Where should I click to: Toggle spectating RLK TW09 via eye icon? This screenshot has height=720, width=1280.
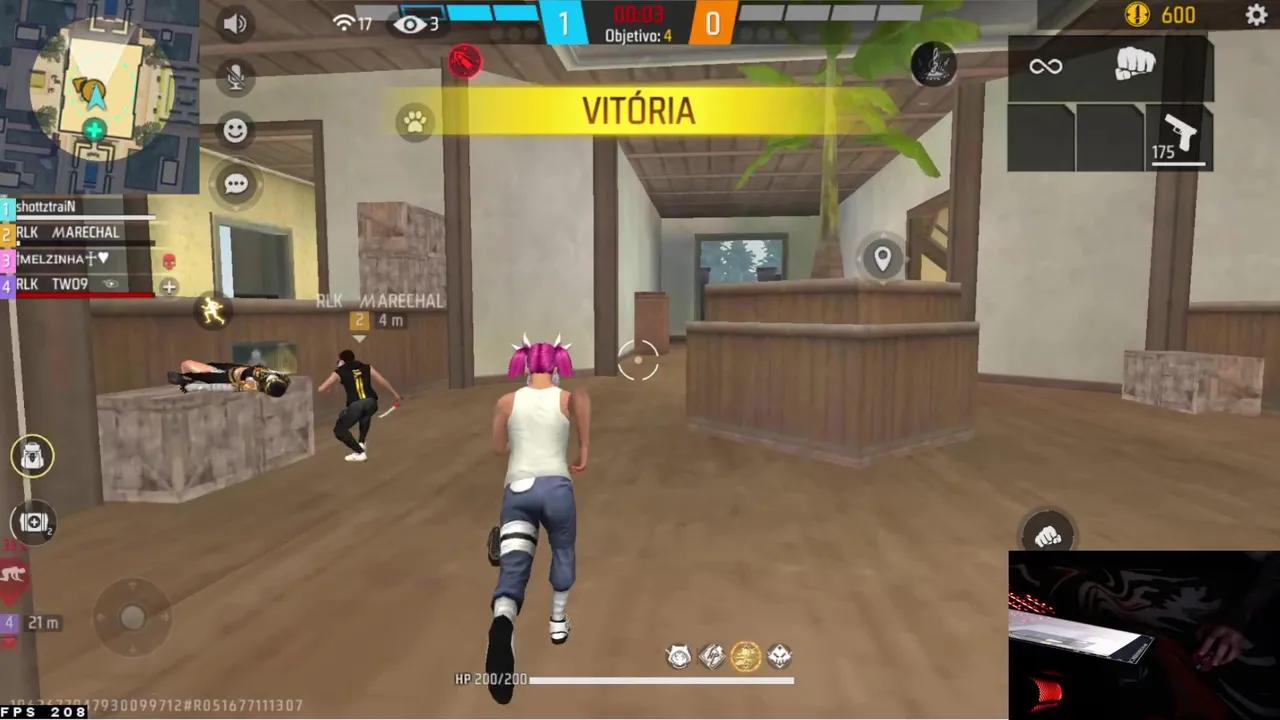coord(110,284)
